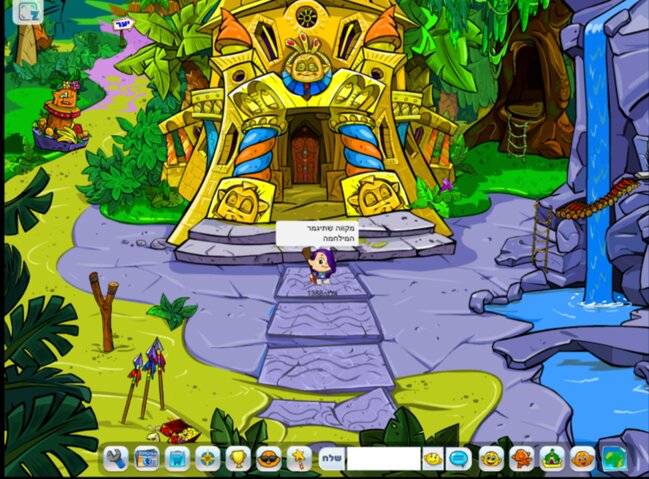Click the screenshot overlay button top-left

tap(28, 12)
